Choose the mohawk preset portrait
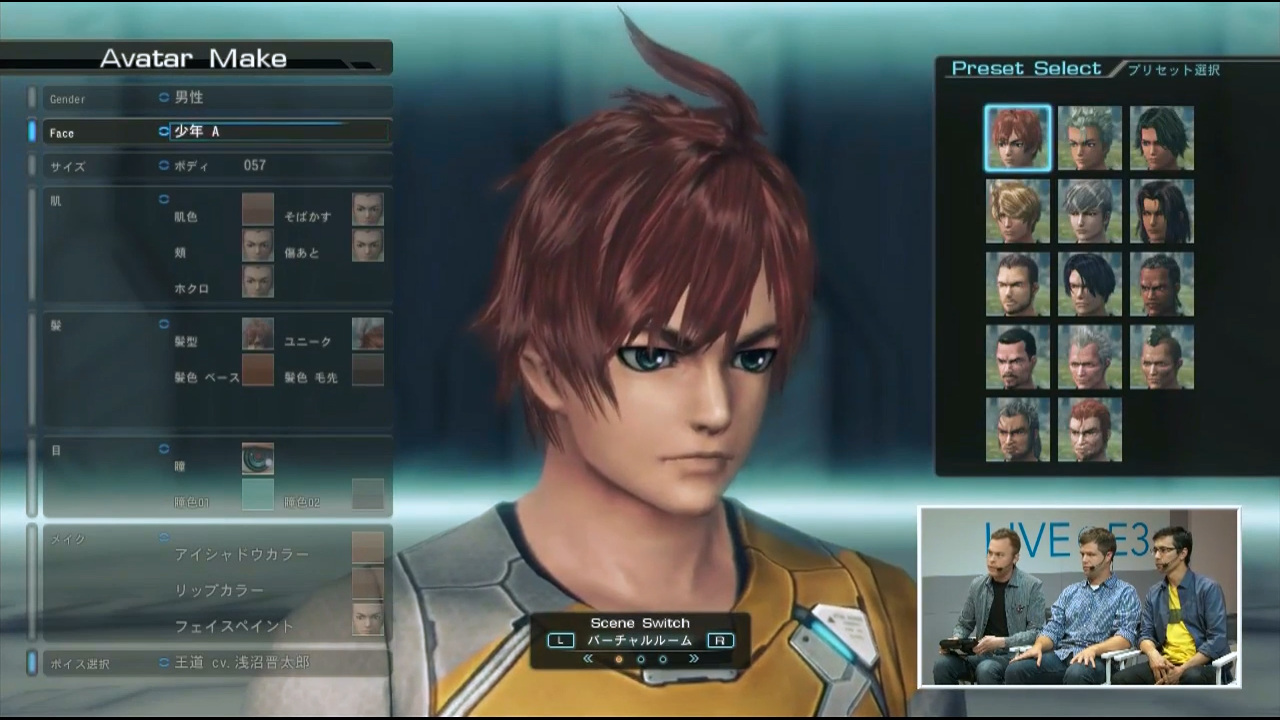The height and width of the screenshot is (720, 1280). (x=1162, y=357)
